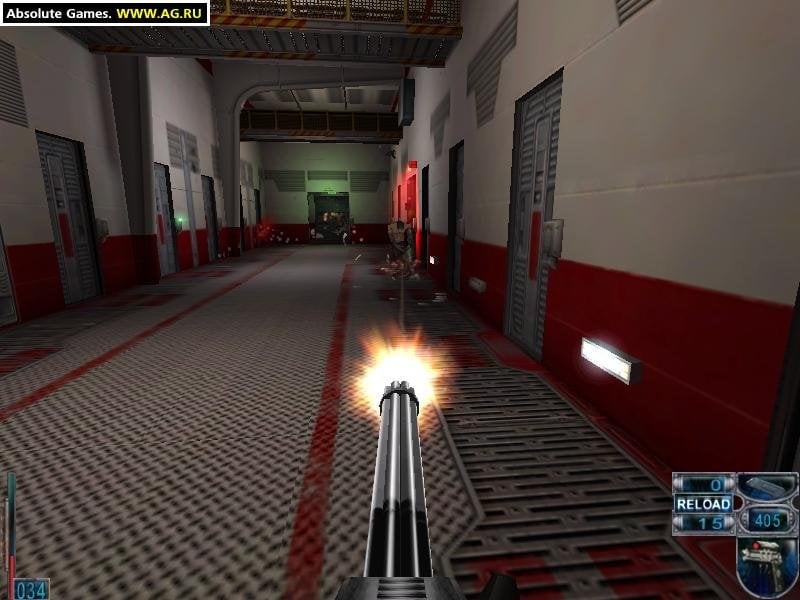
Task: Click the RELOAD indicator
Action: tap(703, 504)
